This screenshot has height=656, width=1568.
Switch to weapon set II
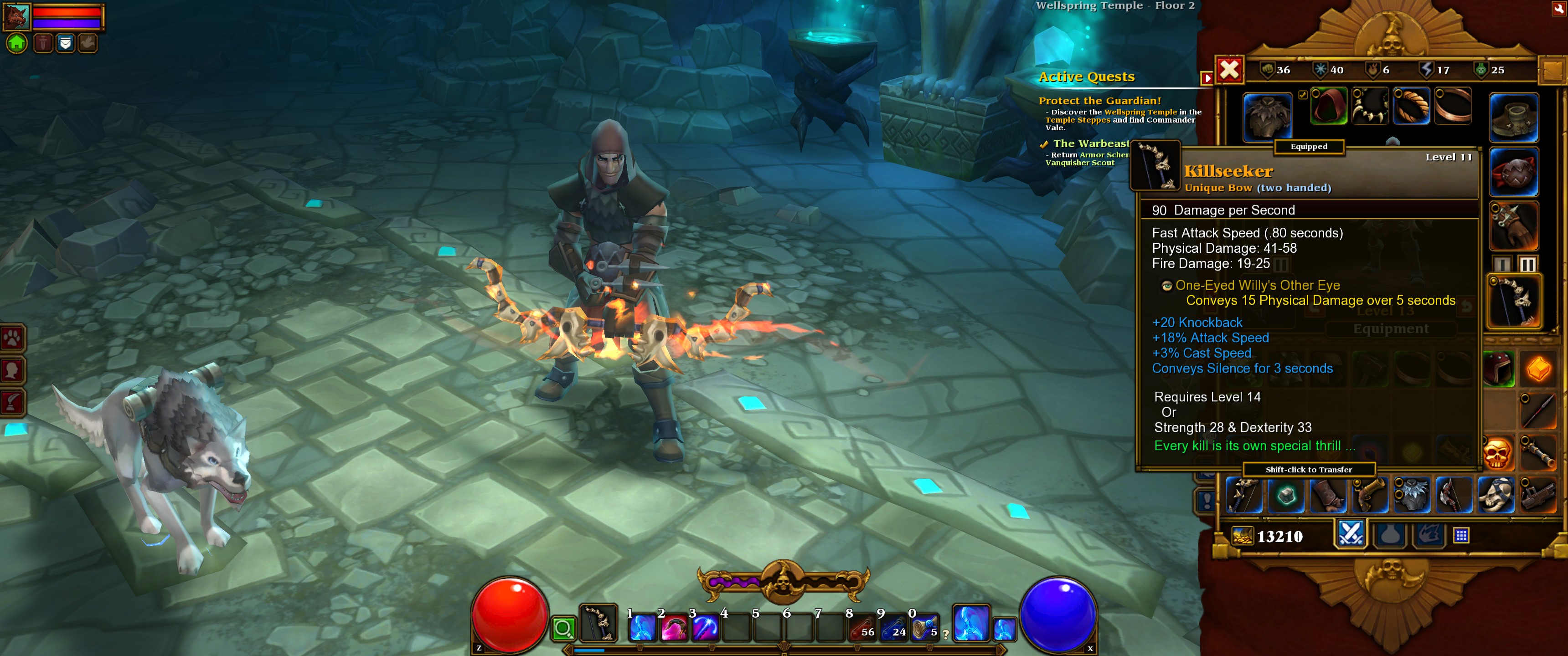(1527, 264)
